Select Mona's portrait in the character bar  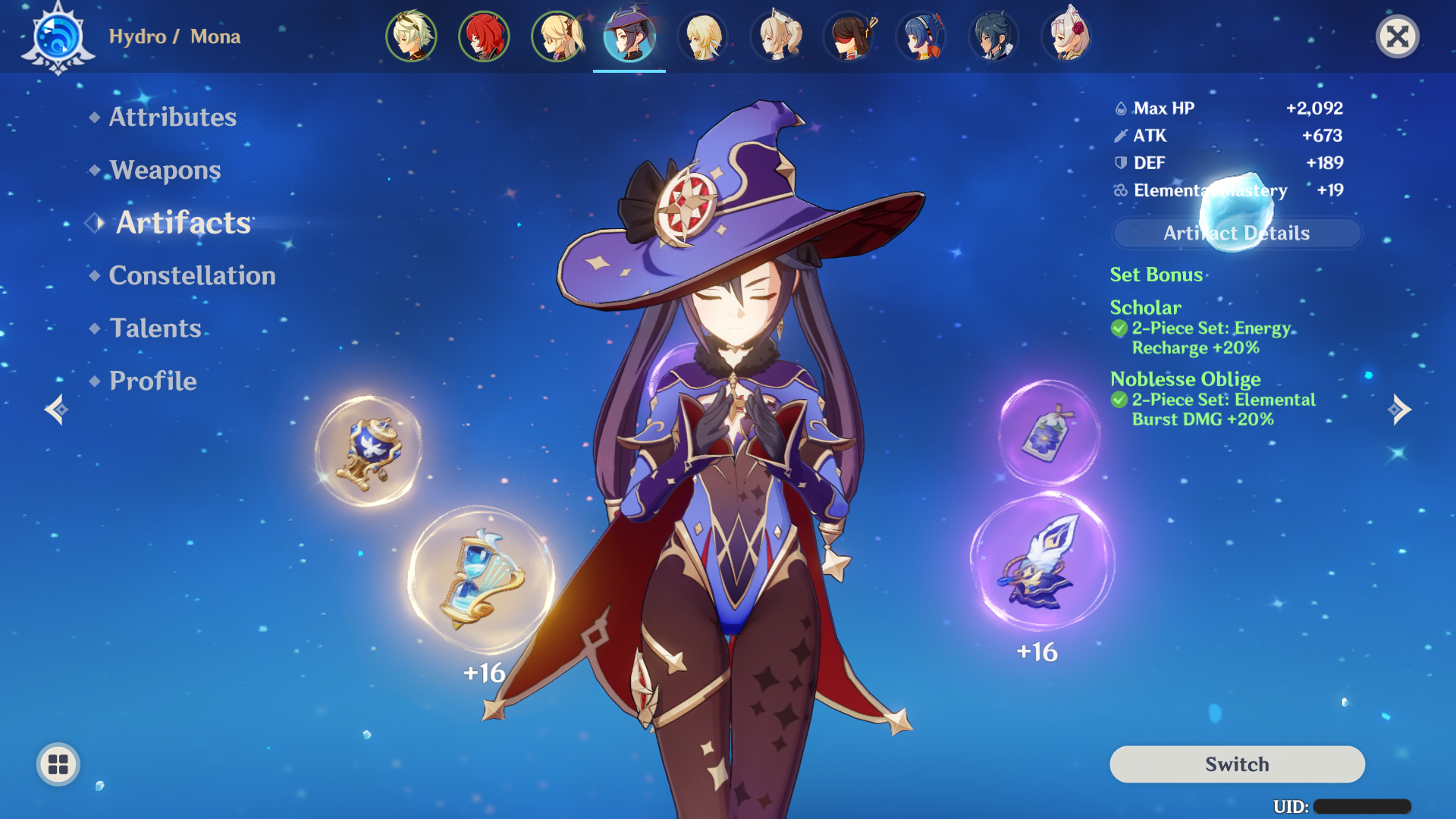coord(629,36)
